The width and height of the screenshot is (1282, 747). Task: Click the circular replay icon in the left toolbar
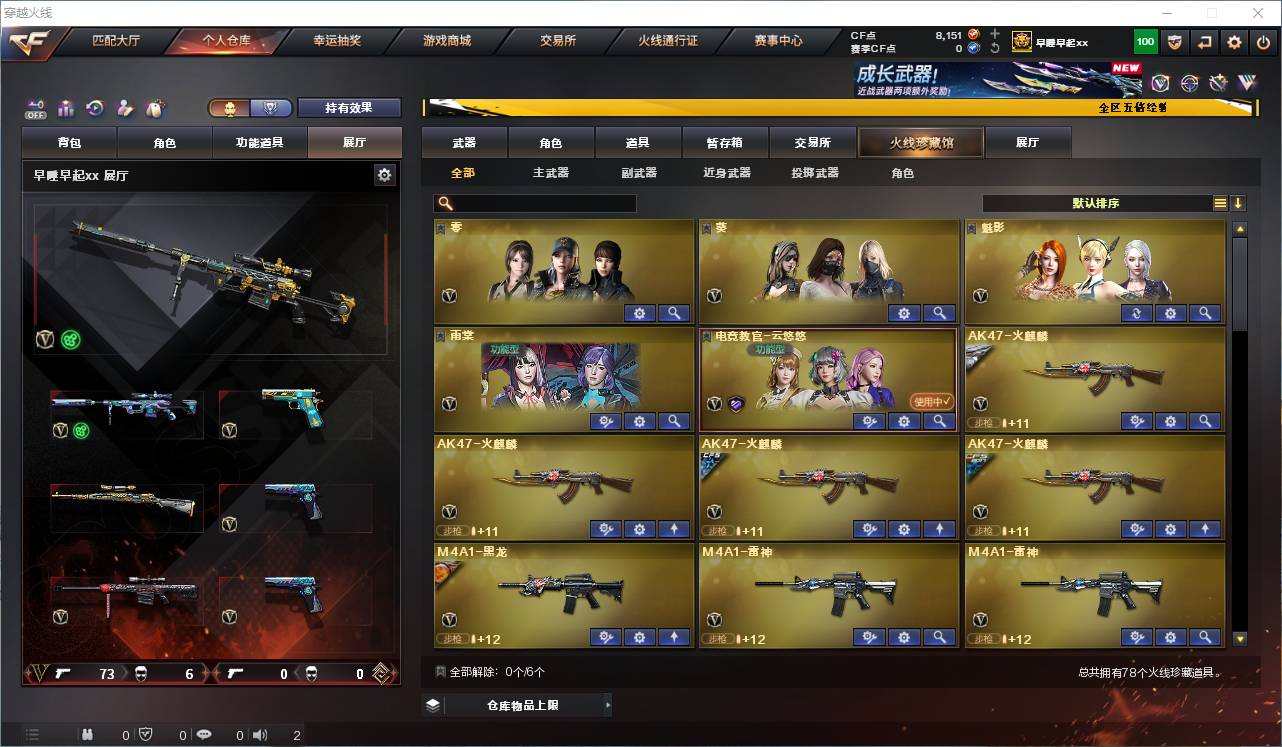pyautogui.click(x=95, y=108)
